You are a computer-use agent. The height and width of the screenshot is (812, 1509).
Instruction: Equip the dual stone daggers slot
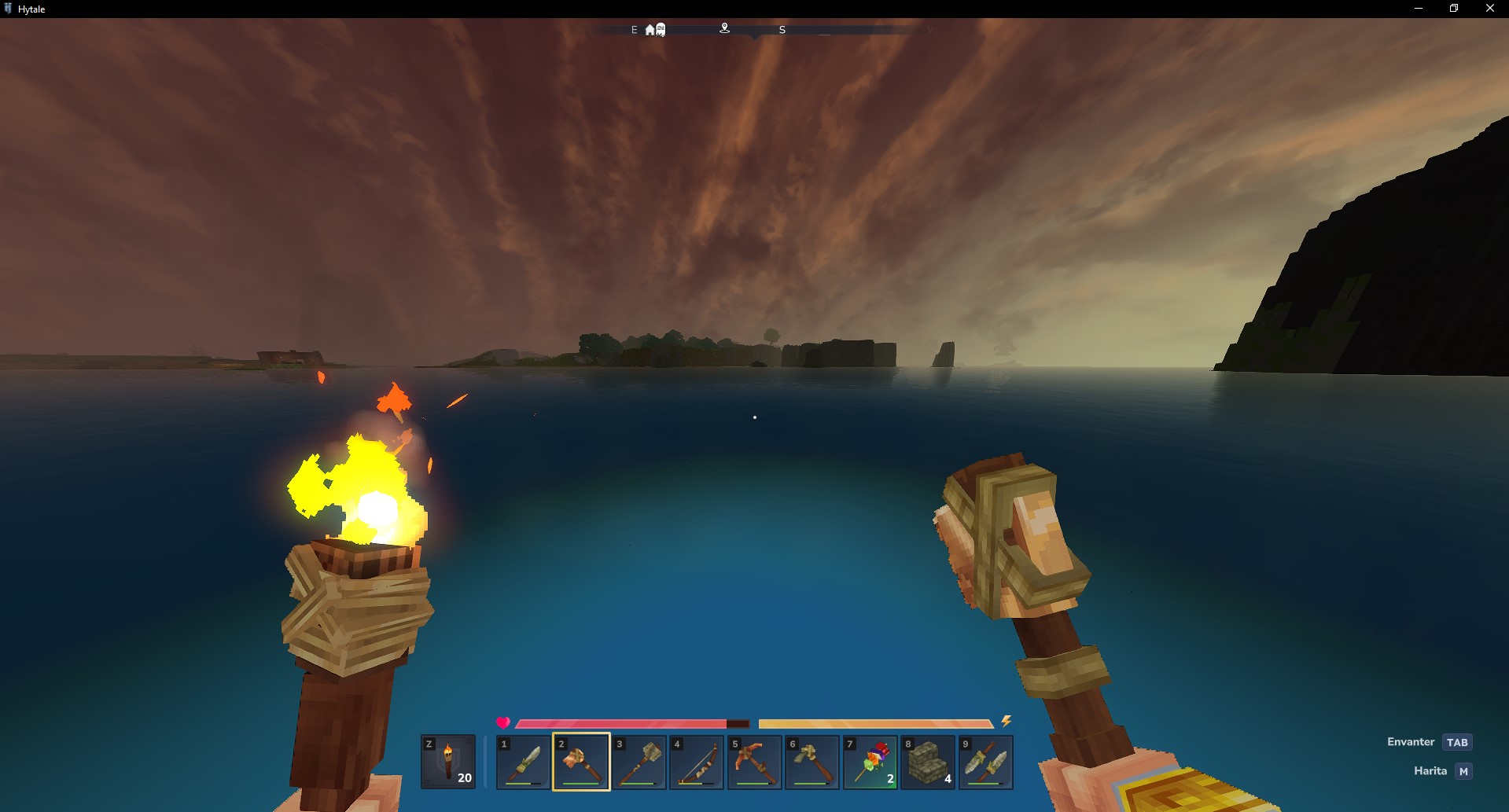[986, 762]
